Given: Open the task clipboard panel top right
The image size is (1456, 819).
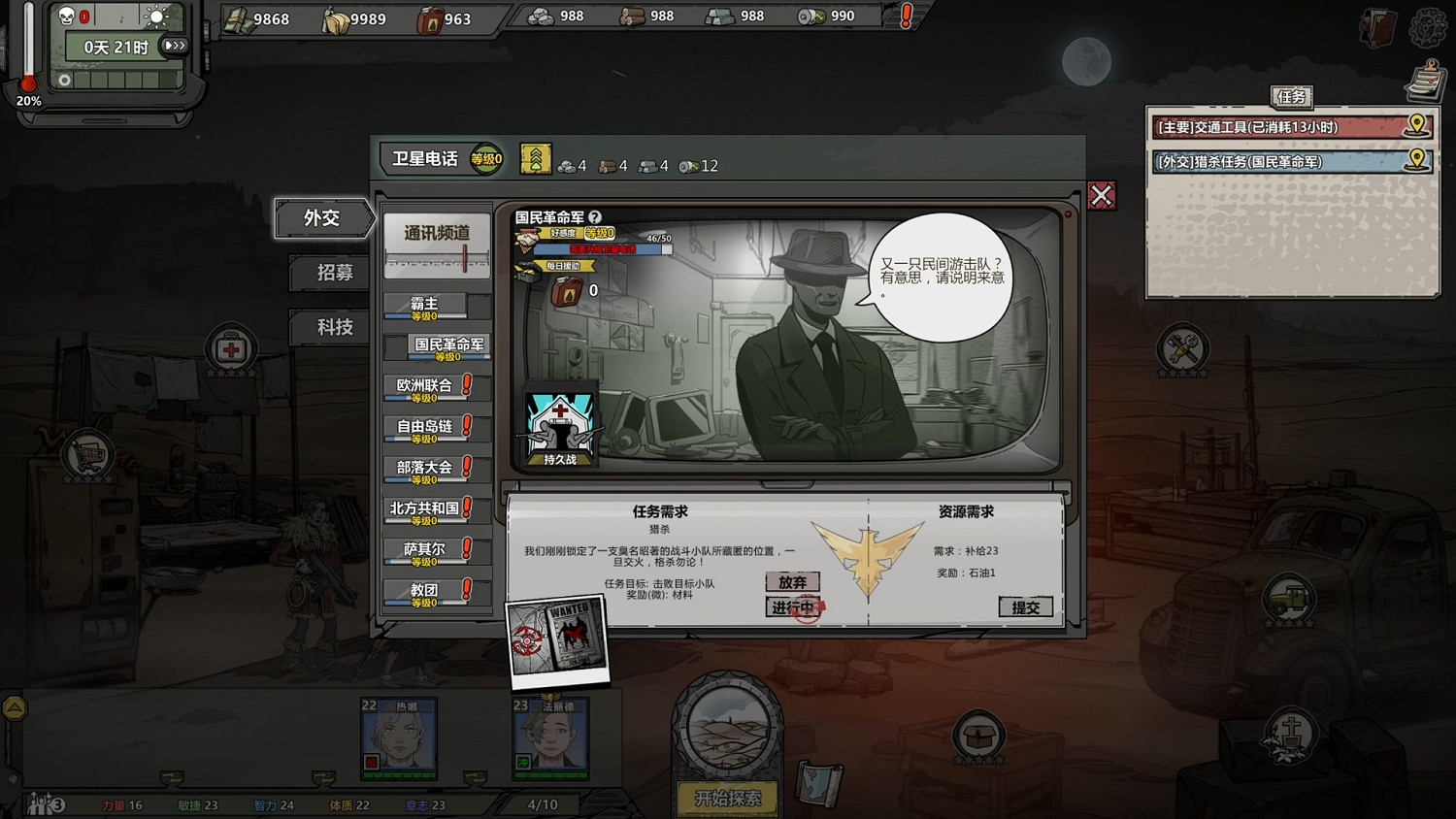Looking at the screenshot, I should click(1424, 81).
